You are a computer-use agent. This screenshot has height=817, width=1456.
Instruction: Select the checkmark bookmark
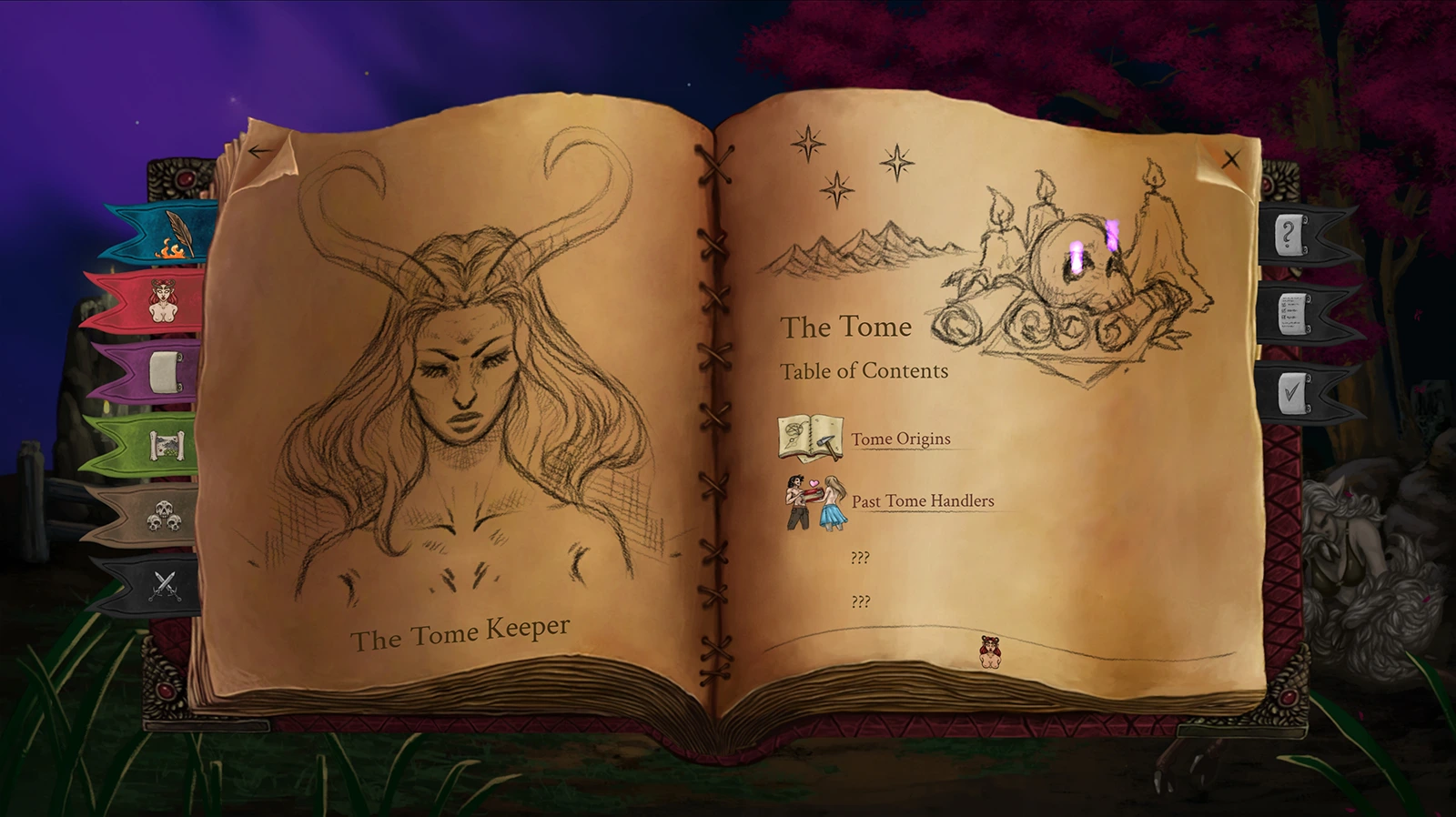1292,392
